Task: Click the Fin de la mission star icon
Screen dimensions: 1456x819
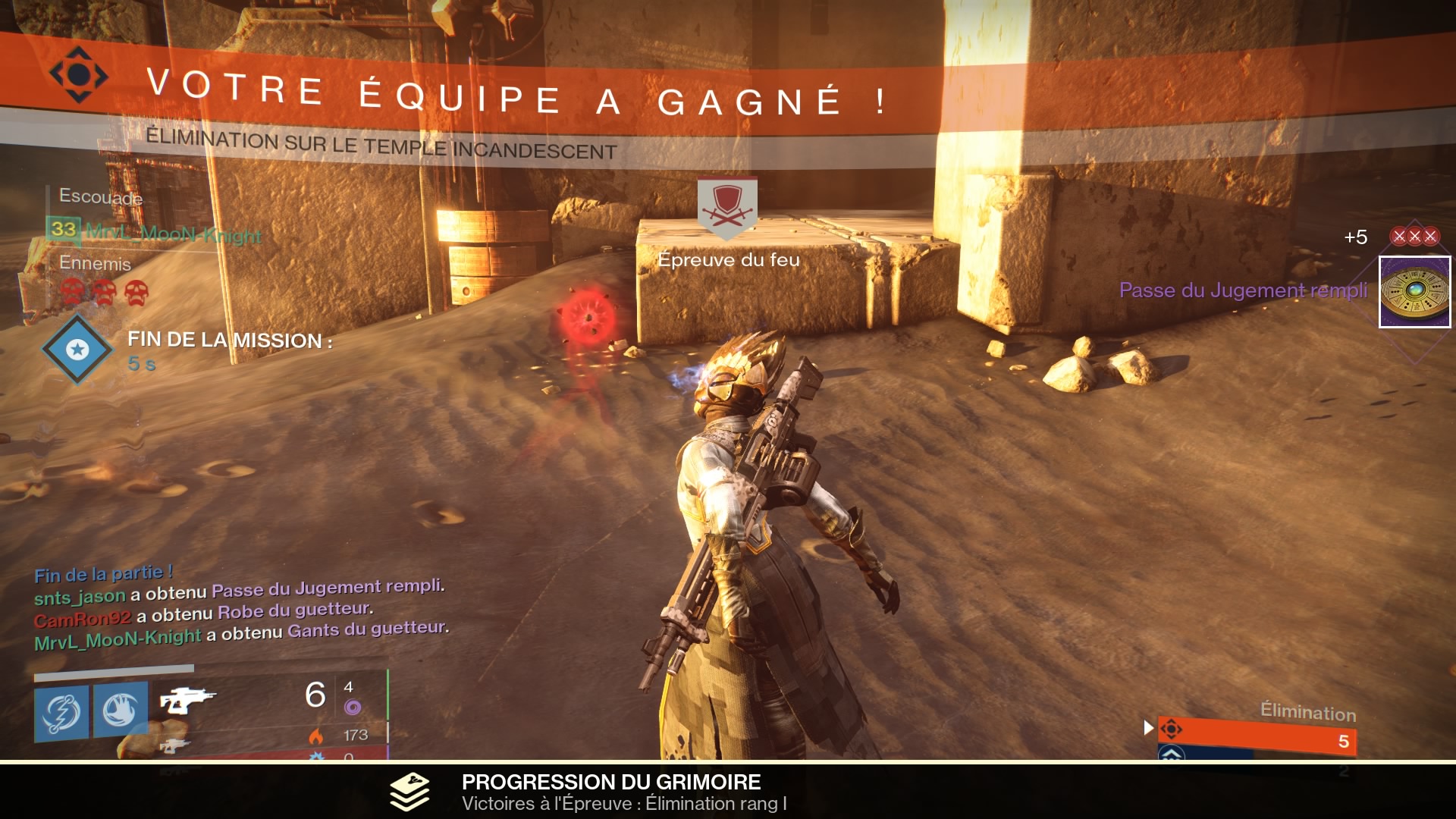Action: [x=77, y=349]
